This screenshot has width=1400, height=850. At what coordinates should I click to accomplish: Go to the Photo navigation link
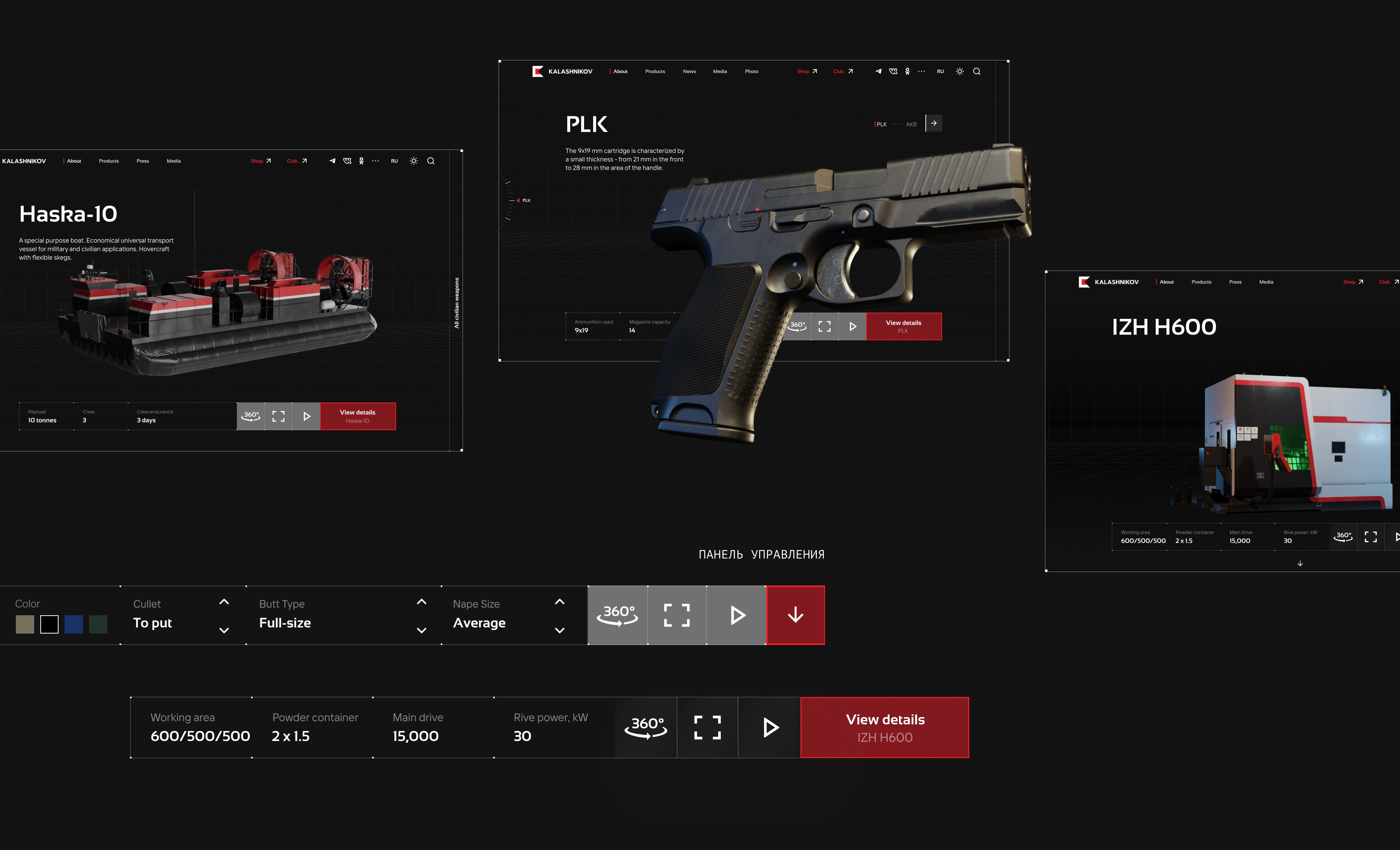point(751,71)
